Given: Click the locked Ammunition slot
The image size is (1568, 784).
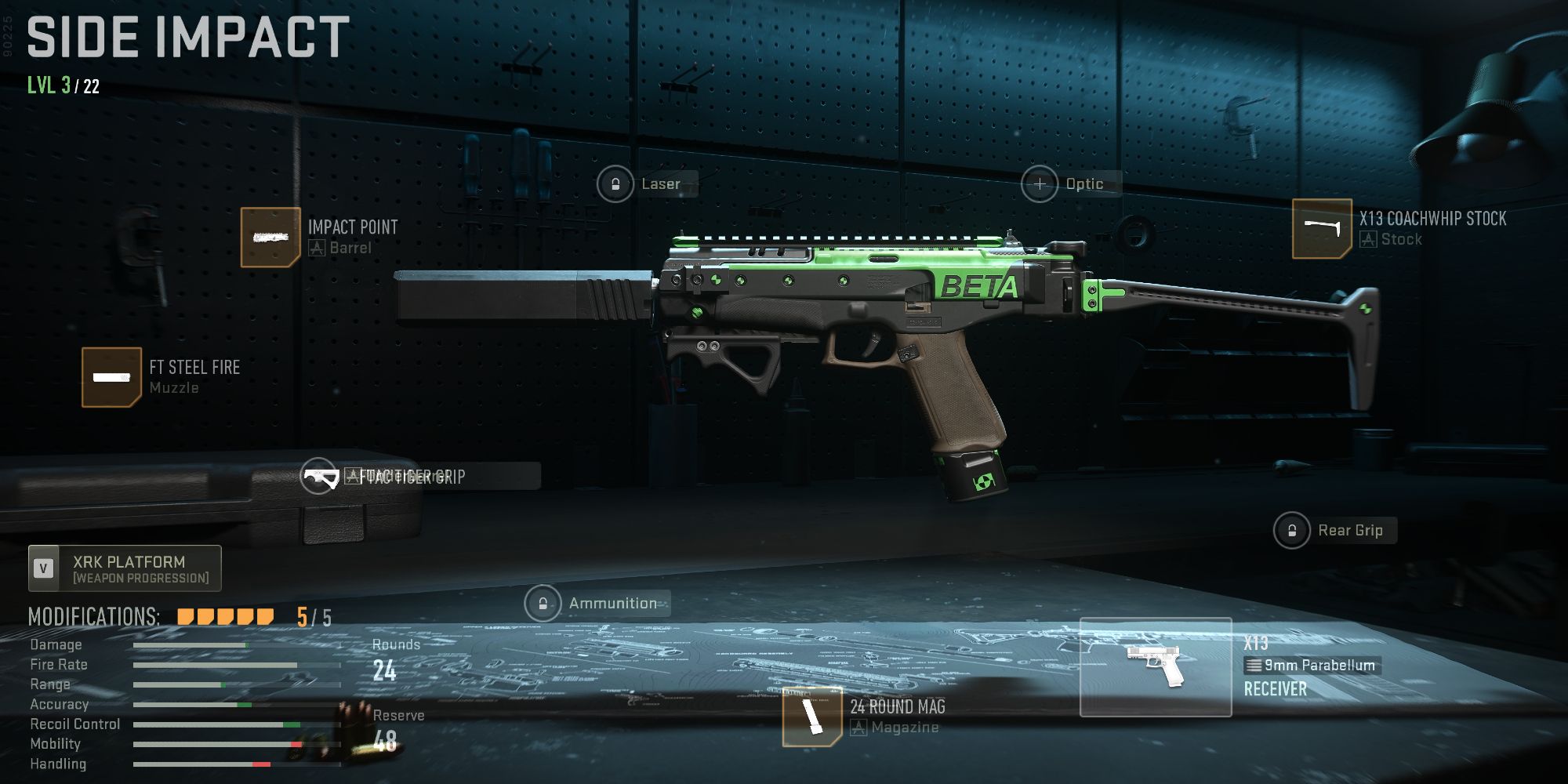Looking at the screenshot, I should [543, 604].
